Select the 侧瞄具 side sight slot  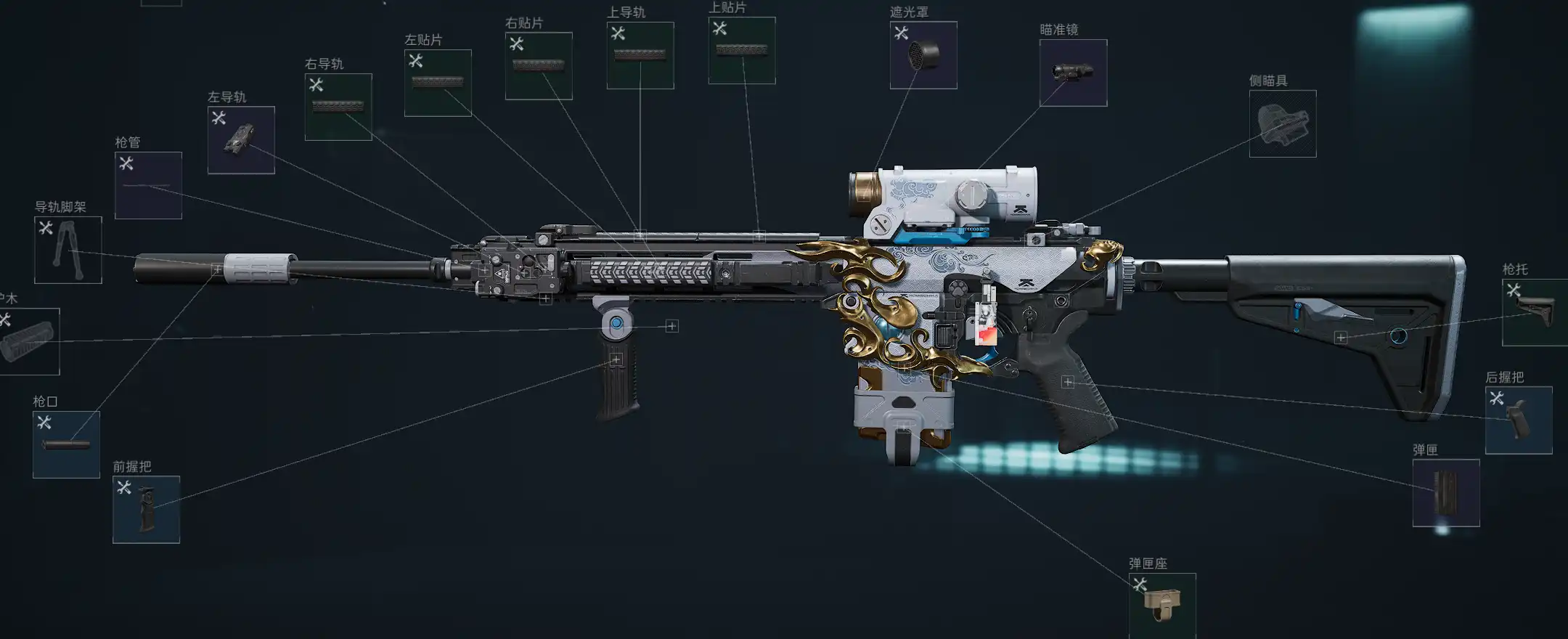(x=1283, y=123)
